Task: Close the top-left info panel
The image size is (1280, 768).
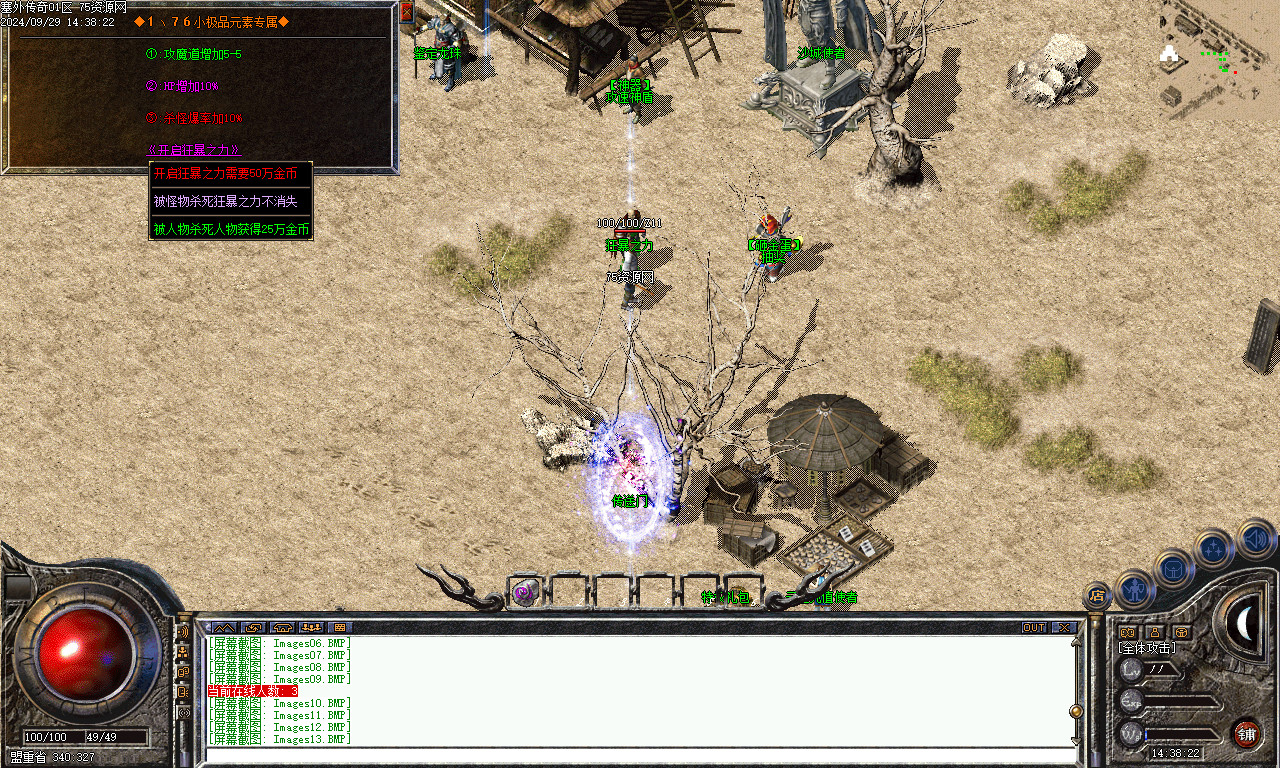Action: tap(406, 13)
